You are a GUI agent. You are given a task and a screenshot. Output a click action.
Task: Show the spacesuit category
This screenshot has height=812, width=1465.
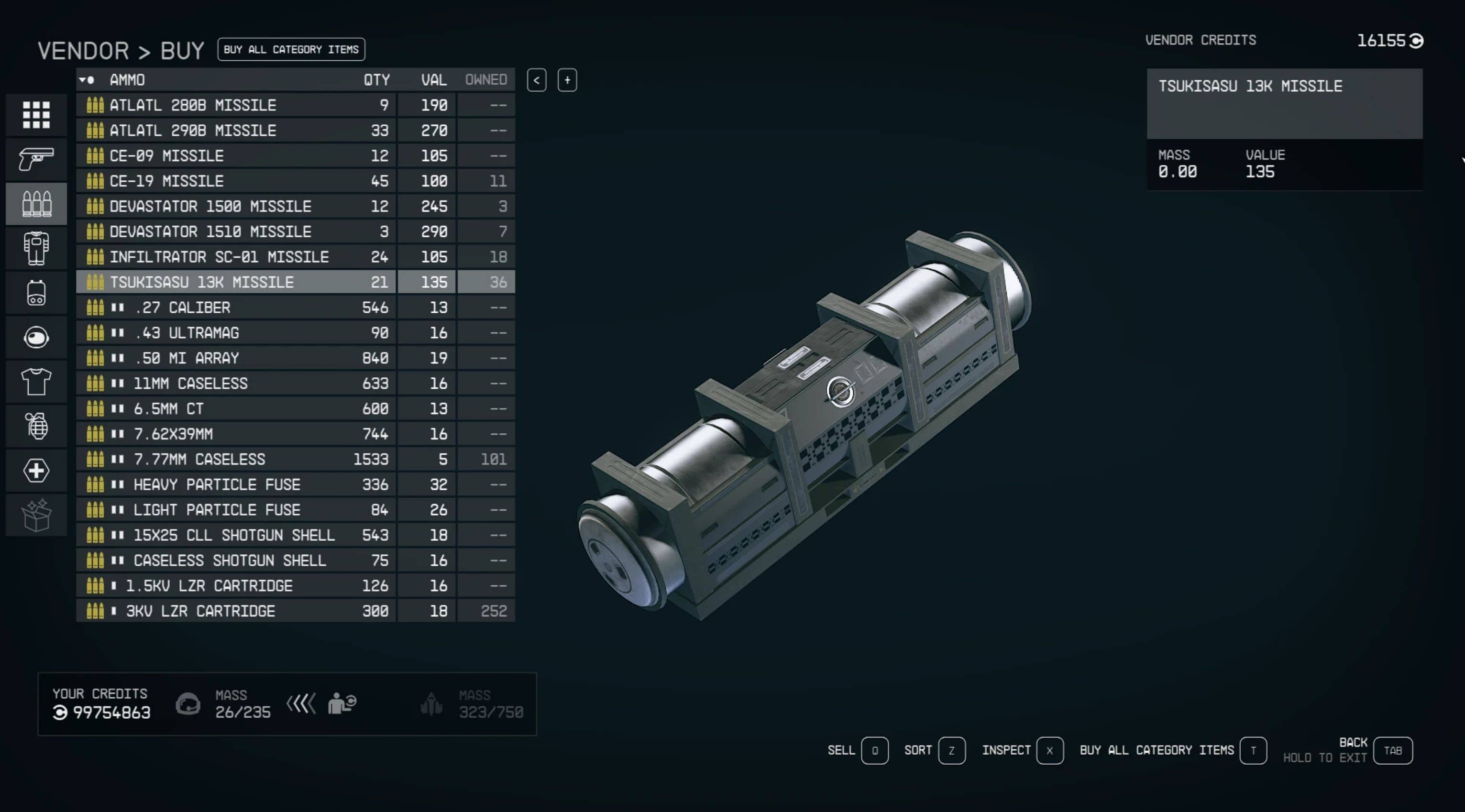36,248
